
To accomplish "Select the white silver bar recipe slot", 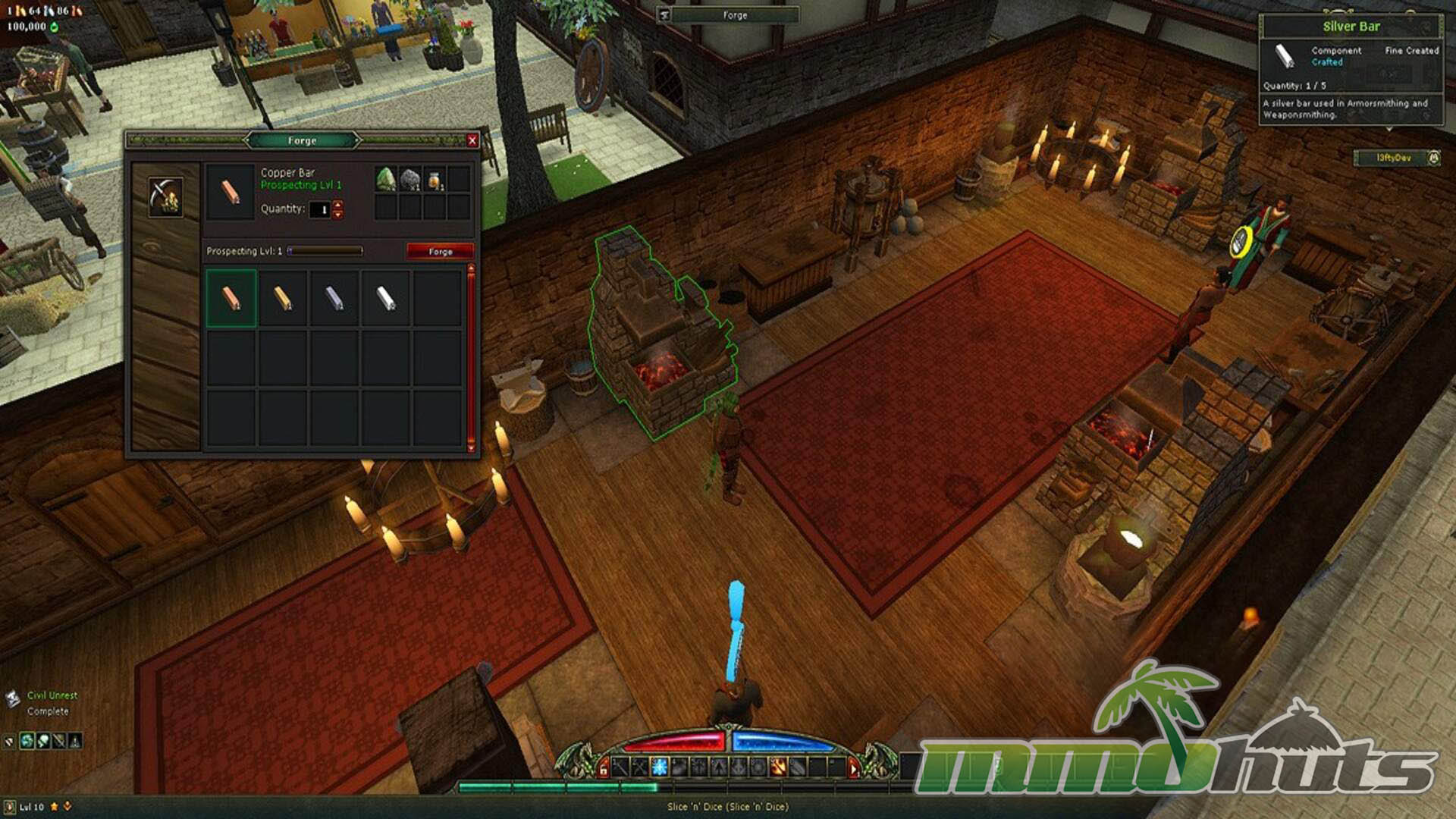I will [x=386, y=298].
